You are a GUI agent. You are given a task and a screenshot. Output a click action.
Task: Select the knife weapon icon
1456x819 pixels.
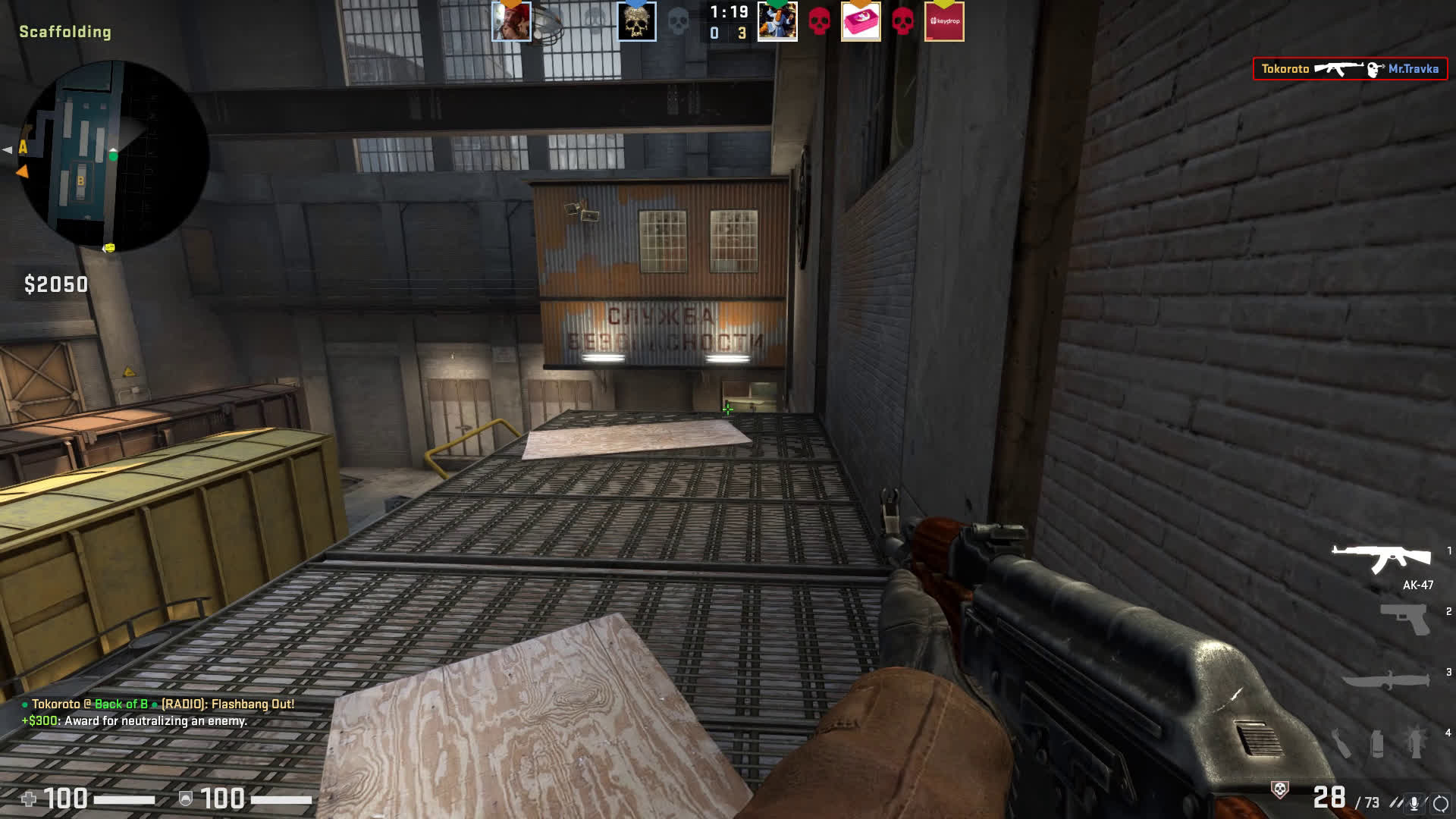[x=1386, y=679]
